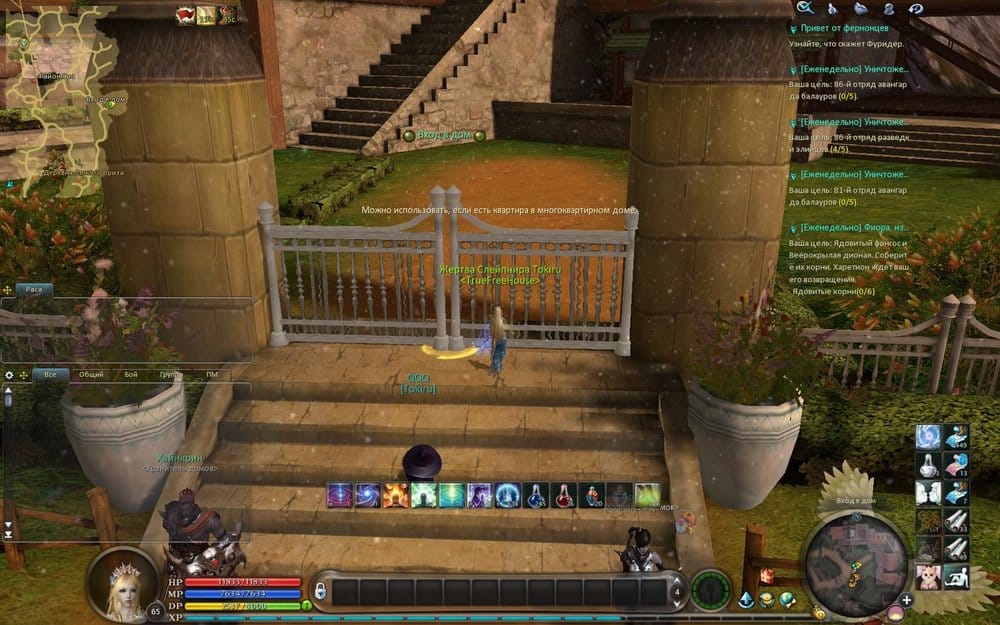Use the yellow-green skill at hotbar end

(648, 495)
